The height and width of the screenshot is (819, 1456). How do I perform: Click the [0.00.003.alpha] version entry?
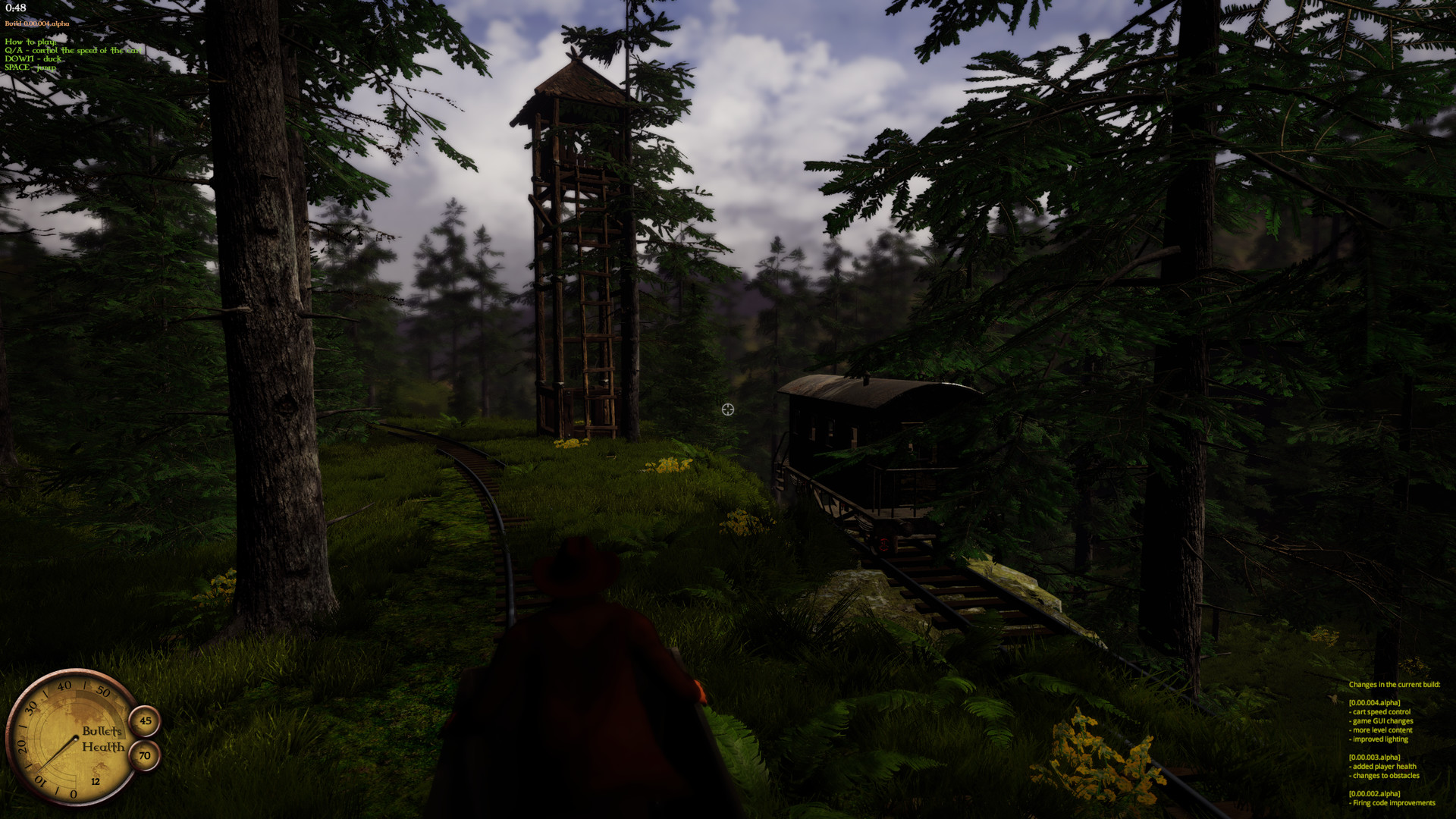click(x=1375, y=757)
